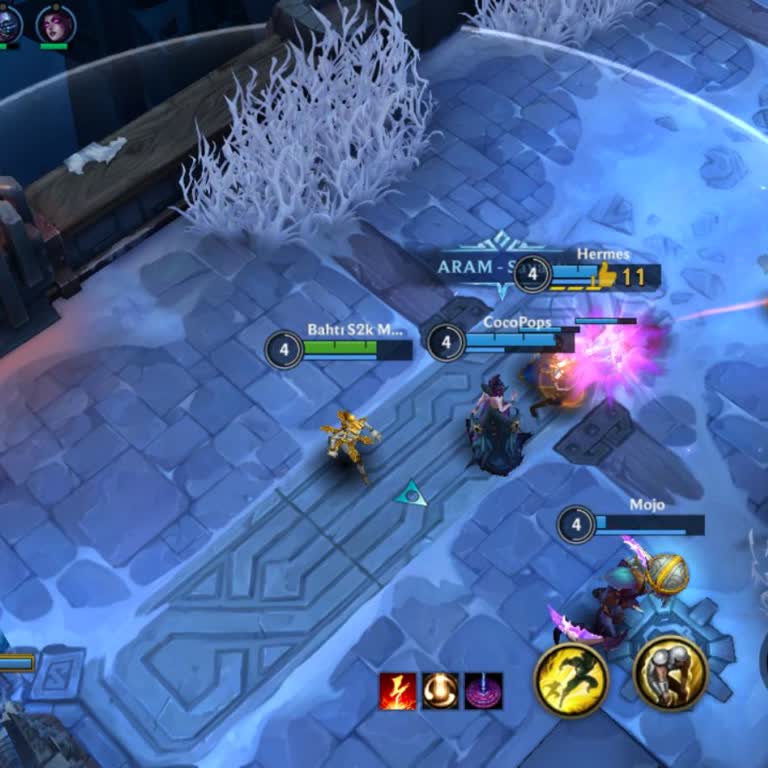Select the pink-eyed woman teammate portrait
Viewport: 768px width, 768px height.
55,24
